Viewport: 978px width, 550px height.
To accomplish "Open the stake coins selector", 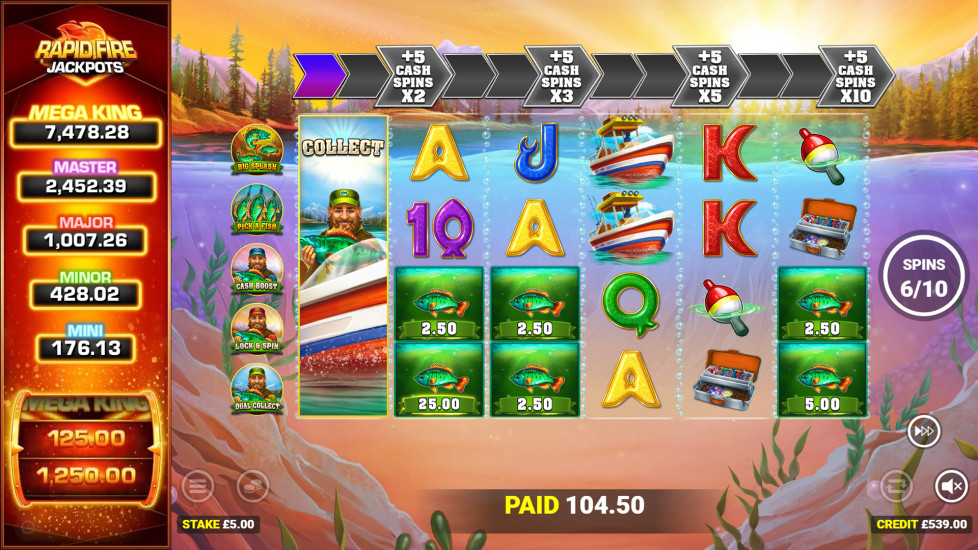I will point(253,486).
